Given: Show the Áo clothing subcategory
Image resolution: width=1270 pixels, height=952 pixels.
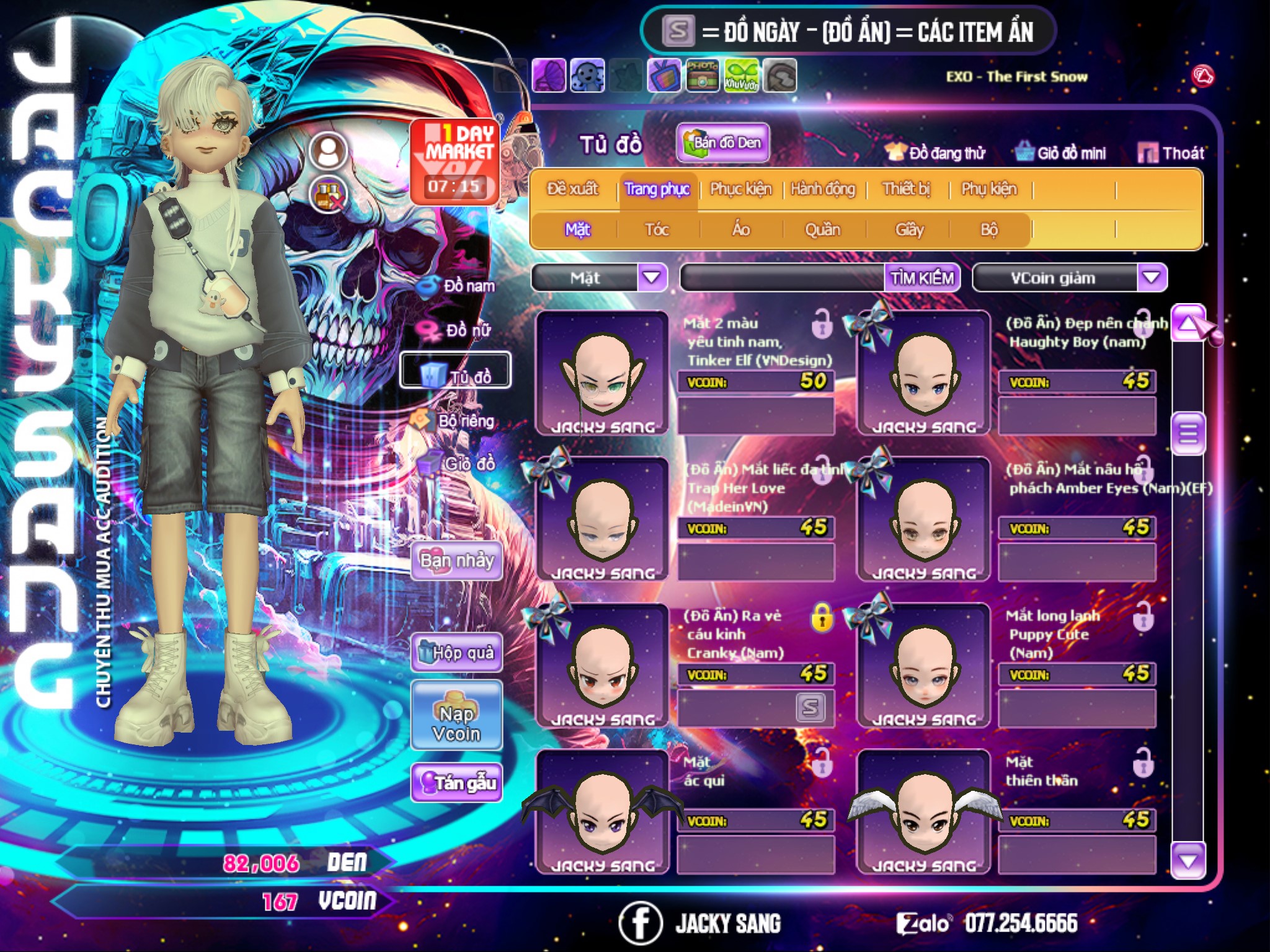Looking at the screenshot, I should (x=740, y=230).
